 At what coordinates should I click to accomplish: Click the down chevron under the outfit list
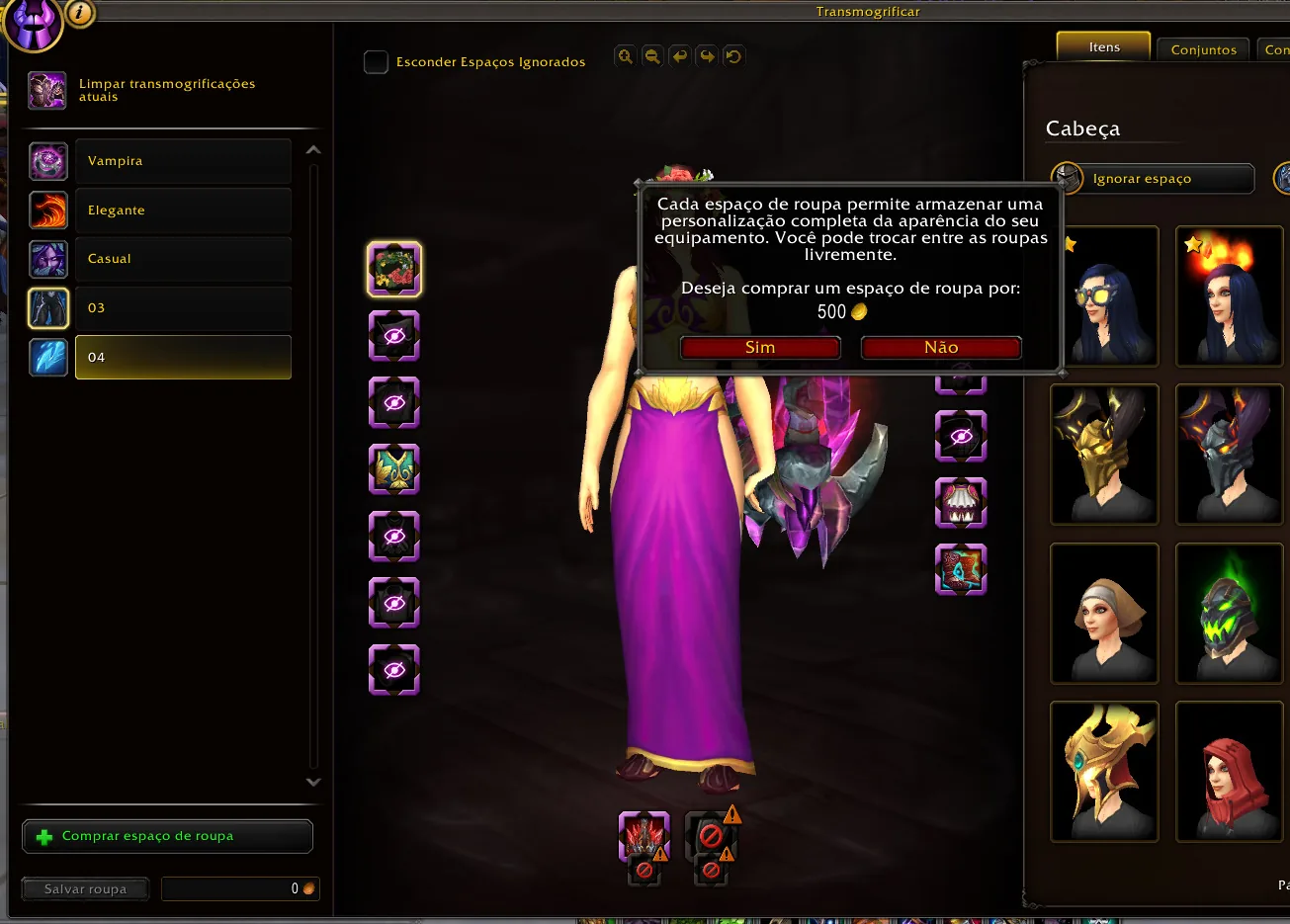pos(313,782)
